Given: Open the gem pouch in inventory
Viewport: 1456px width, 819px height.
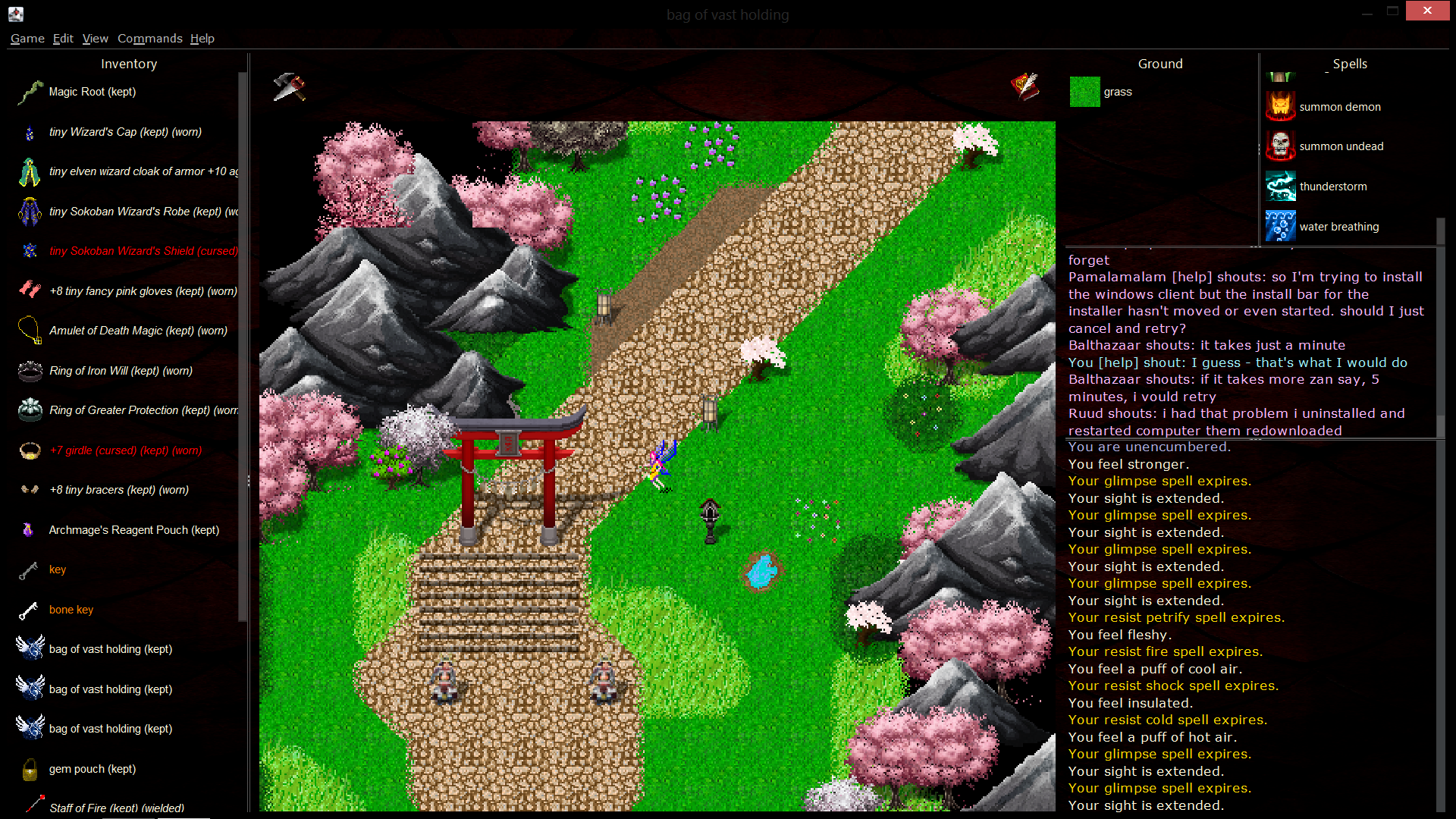Looking at the screenshot, I should (92, 769).
